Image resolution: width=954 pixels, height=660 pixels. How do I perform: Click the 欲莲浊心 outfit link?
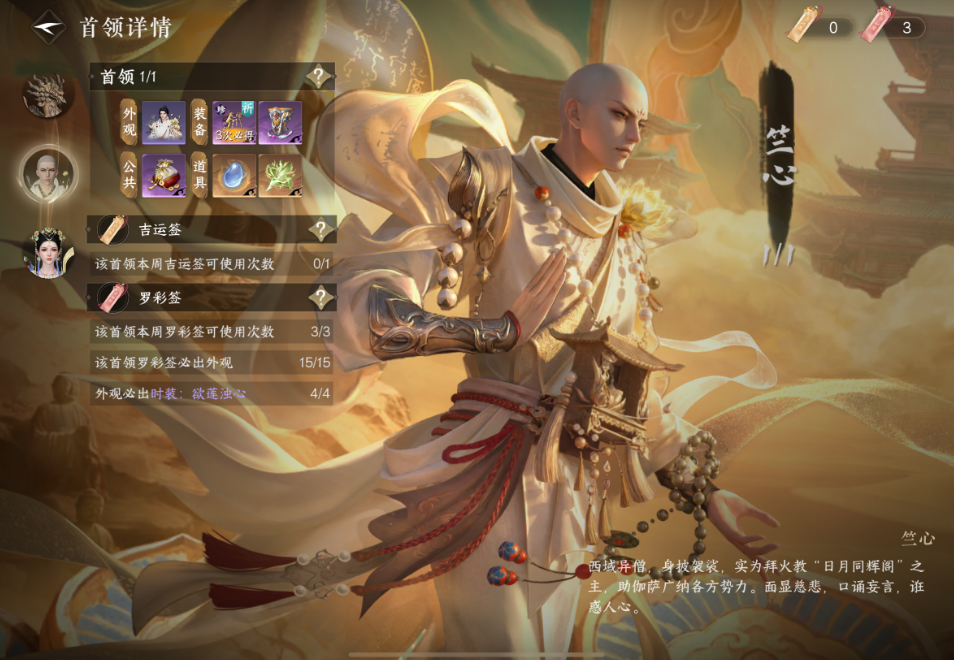click(x=198, y=393)
